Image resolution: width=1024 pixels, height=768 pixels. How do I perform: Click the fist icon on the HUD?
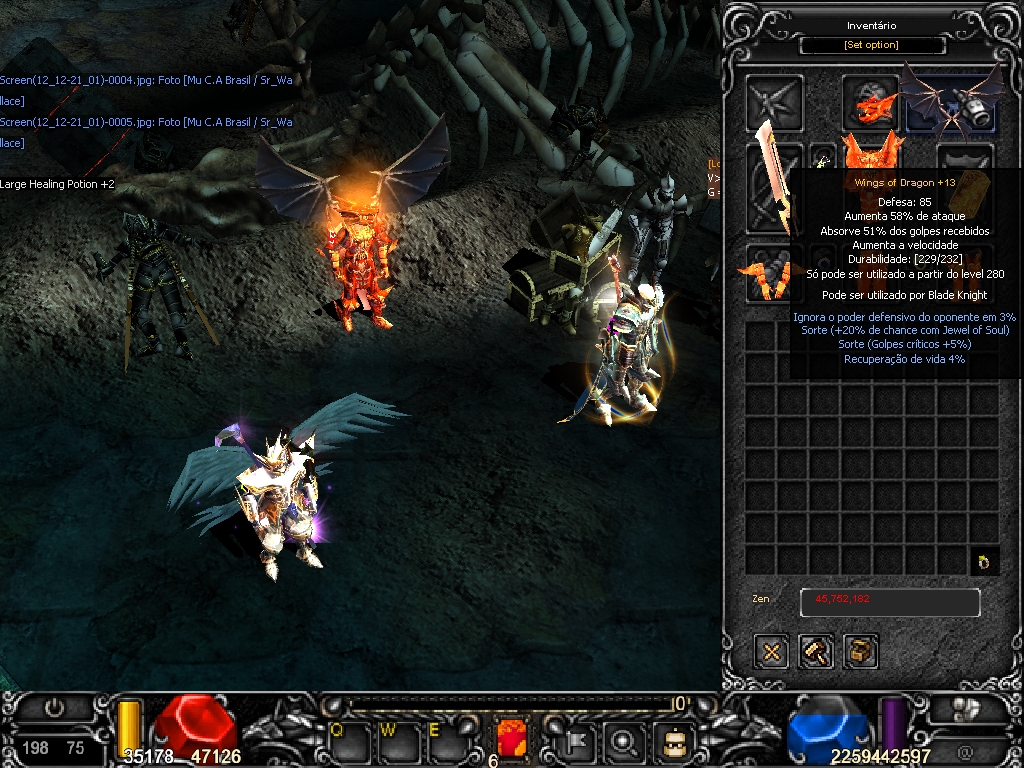964,708
